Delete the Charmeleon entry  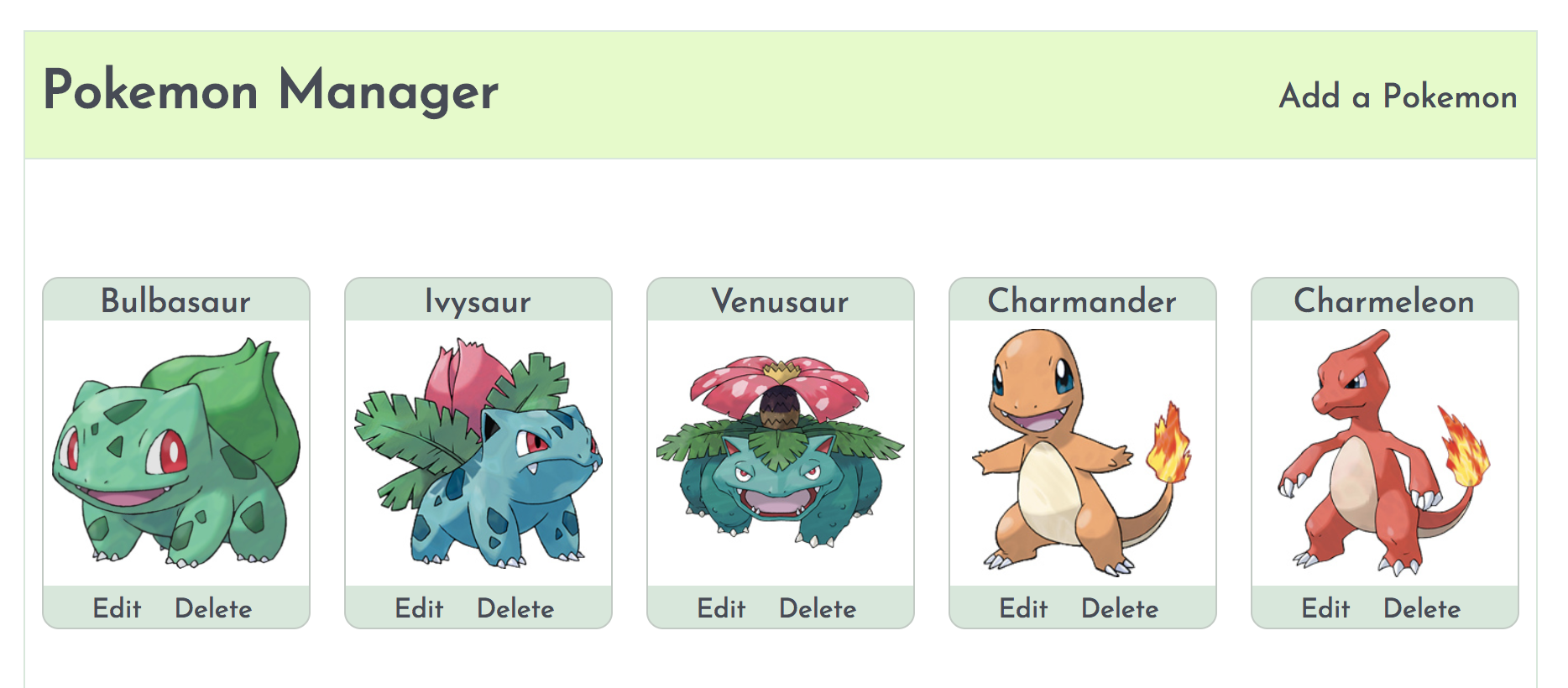[x=1423, y=609]
